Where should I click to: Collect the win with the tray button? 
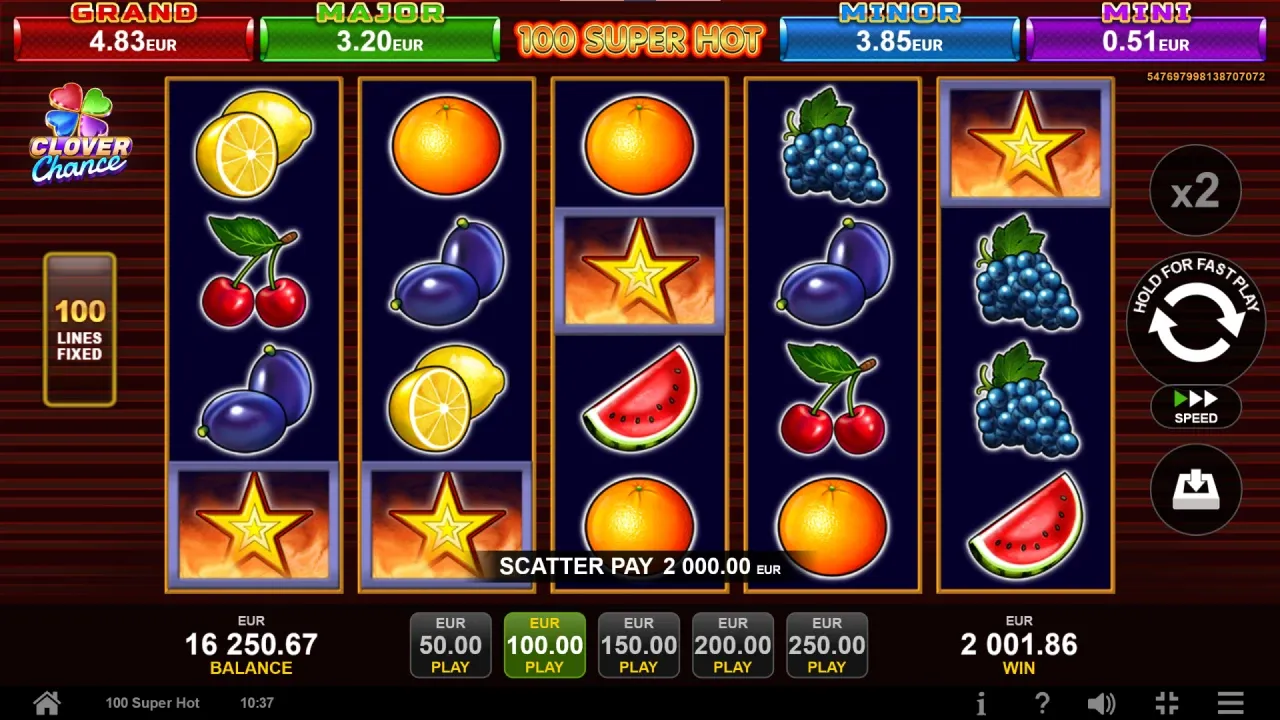1195,490
